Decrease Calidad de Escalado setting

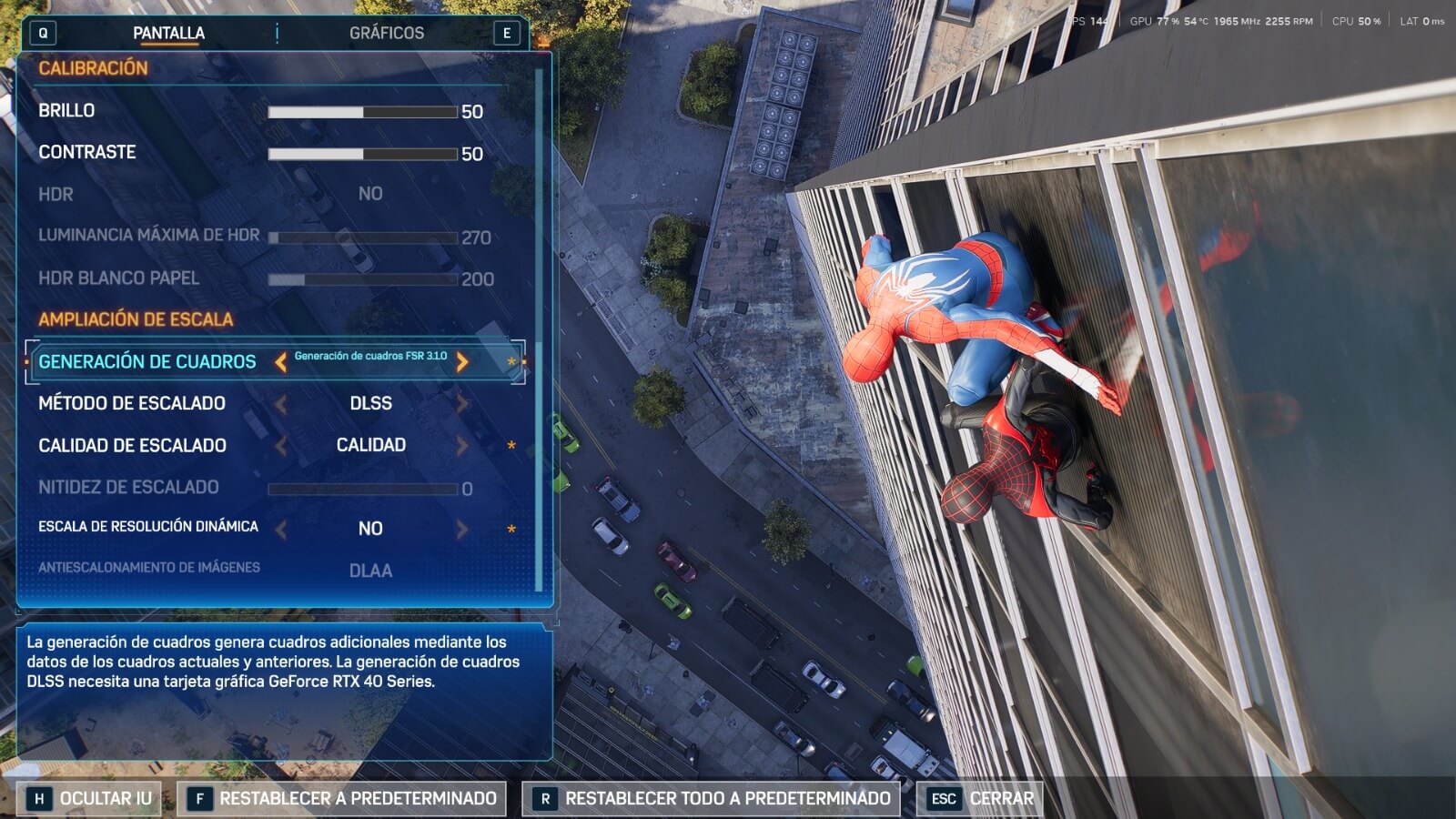click(x=281, y=445)
